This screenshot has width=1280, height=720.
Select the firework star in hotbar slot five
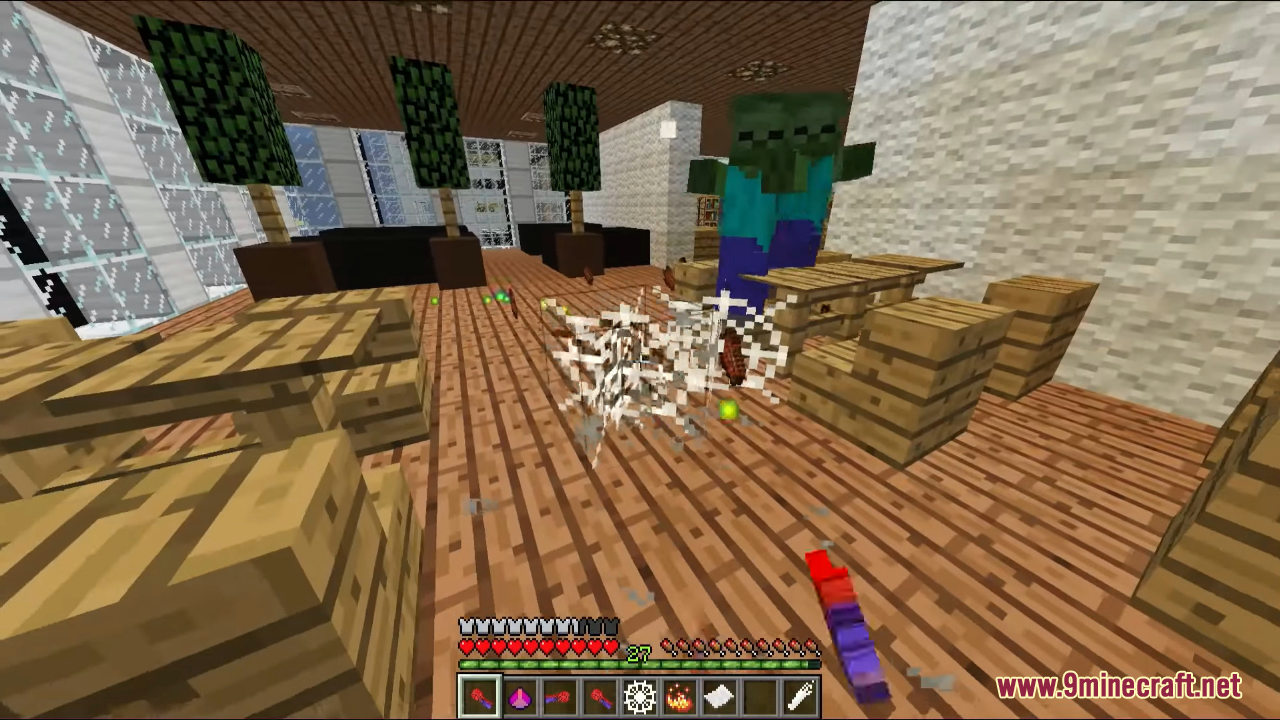pyautogui.click(x=639, y=695)
